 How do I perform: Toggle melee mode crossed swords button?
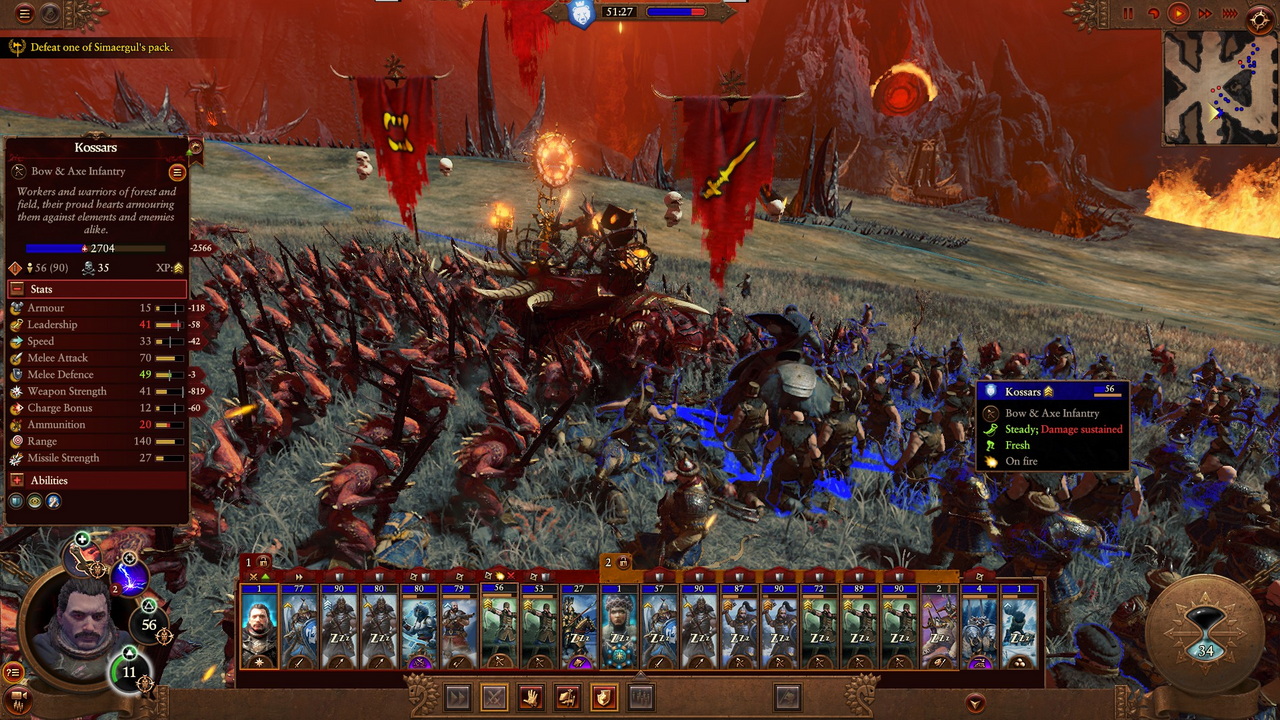[493, 697]
